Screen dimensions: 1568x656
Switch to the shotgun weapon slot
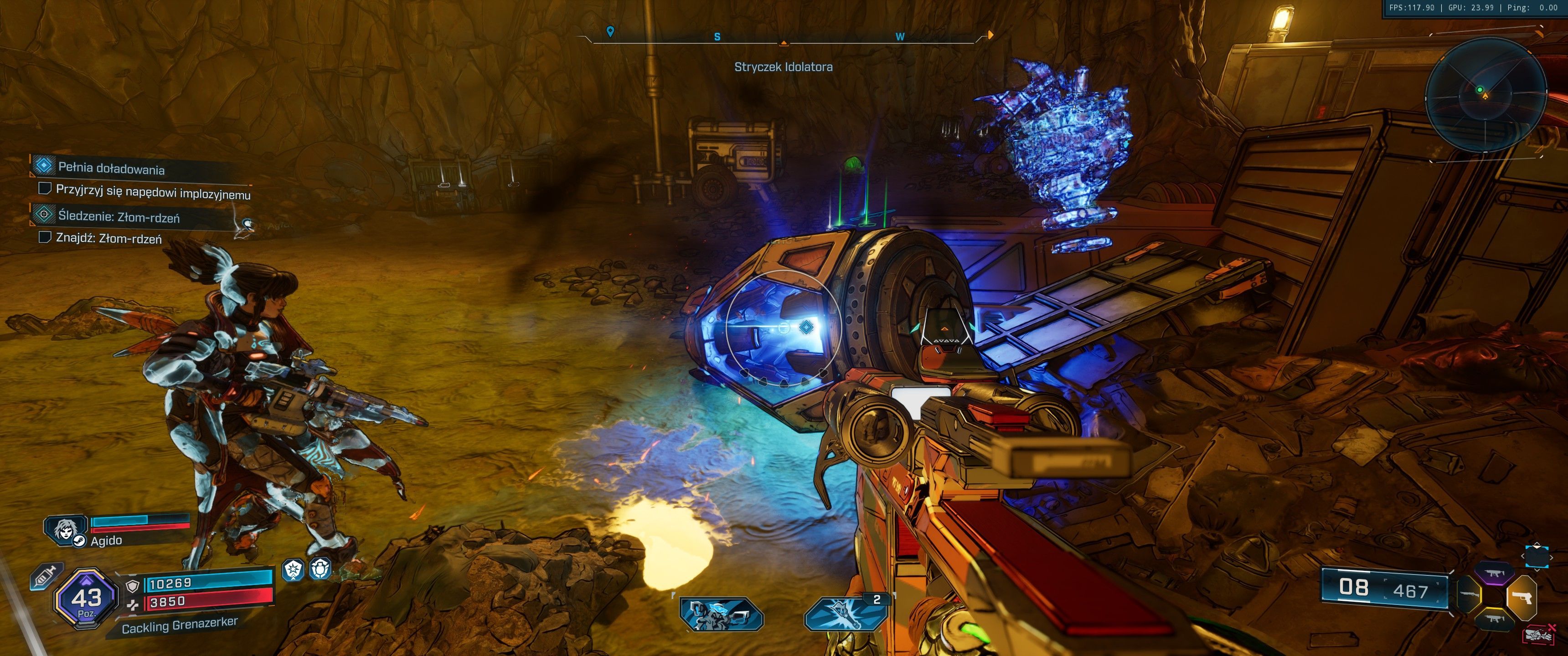click(x=1469, y=596)
